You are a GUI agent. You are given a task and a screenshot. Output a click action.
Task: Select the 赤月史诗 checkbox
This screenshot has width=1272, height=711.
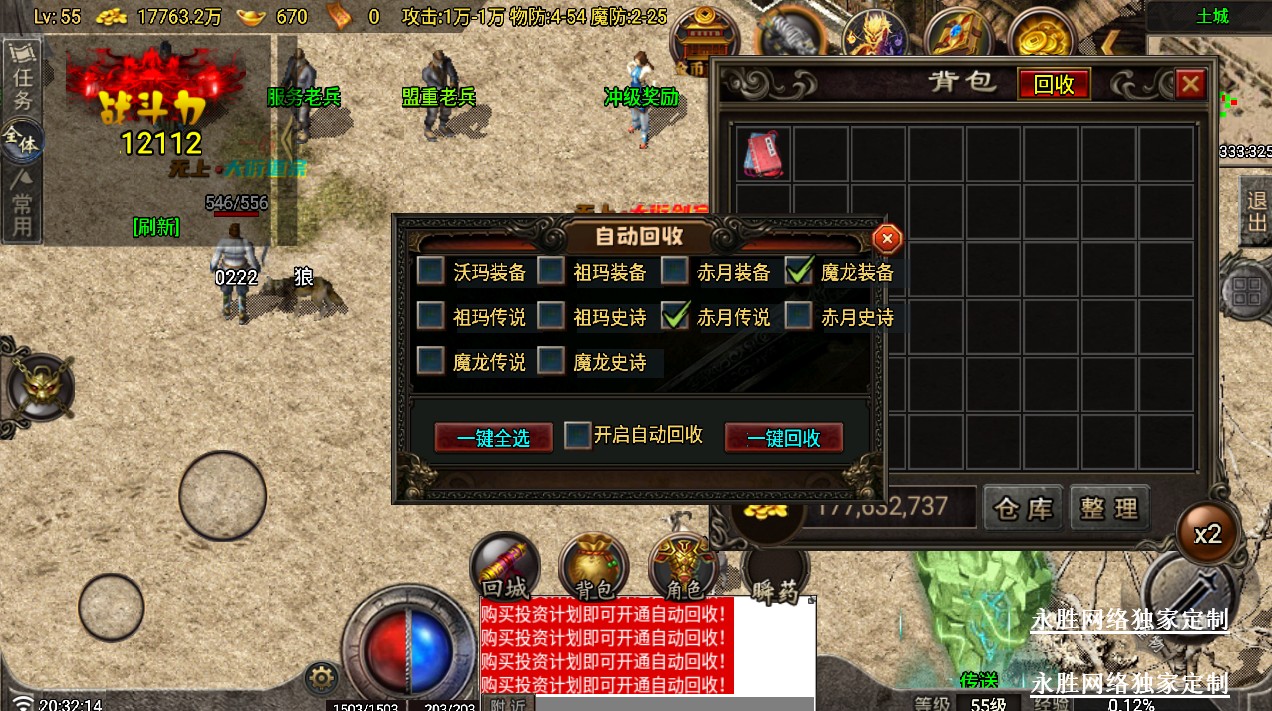point(799,317)
